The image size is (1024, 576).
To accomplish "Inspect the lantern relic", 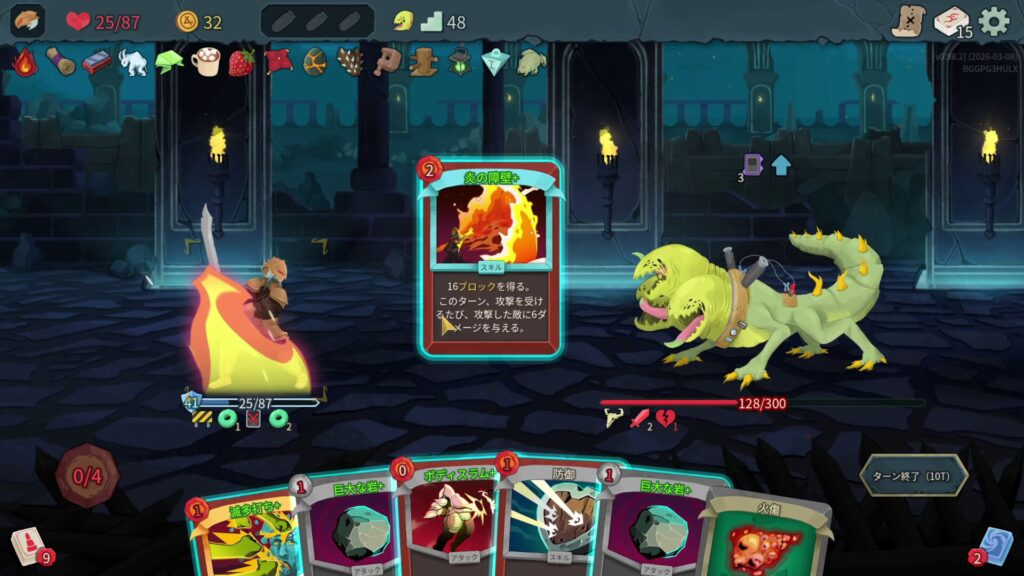I will click(x=459, y=62).
